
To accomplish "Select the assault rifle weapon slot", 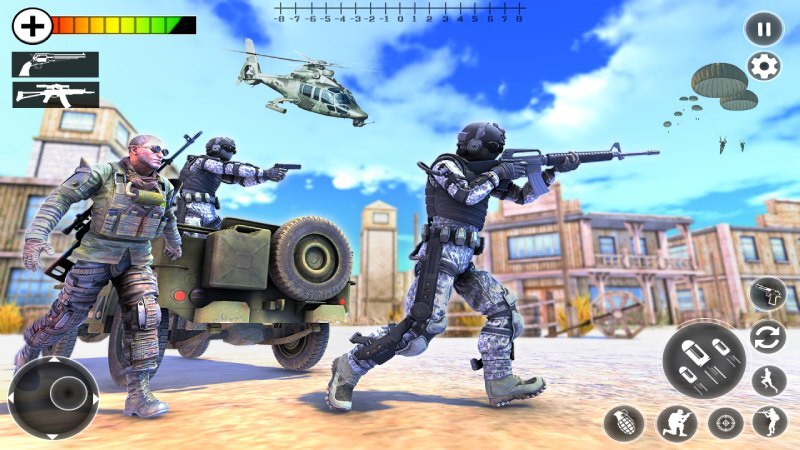I will coord(55,95).
